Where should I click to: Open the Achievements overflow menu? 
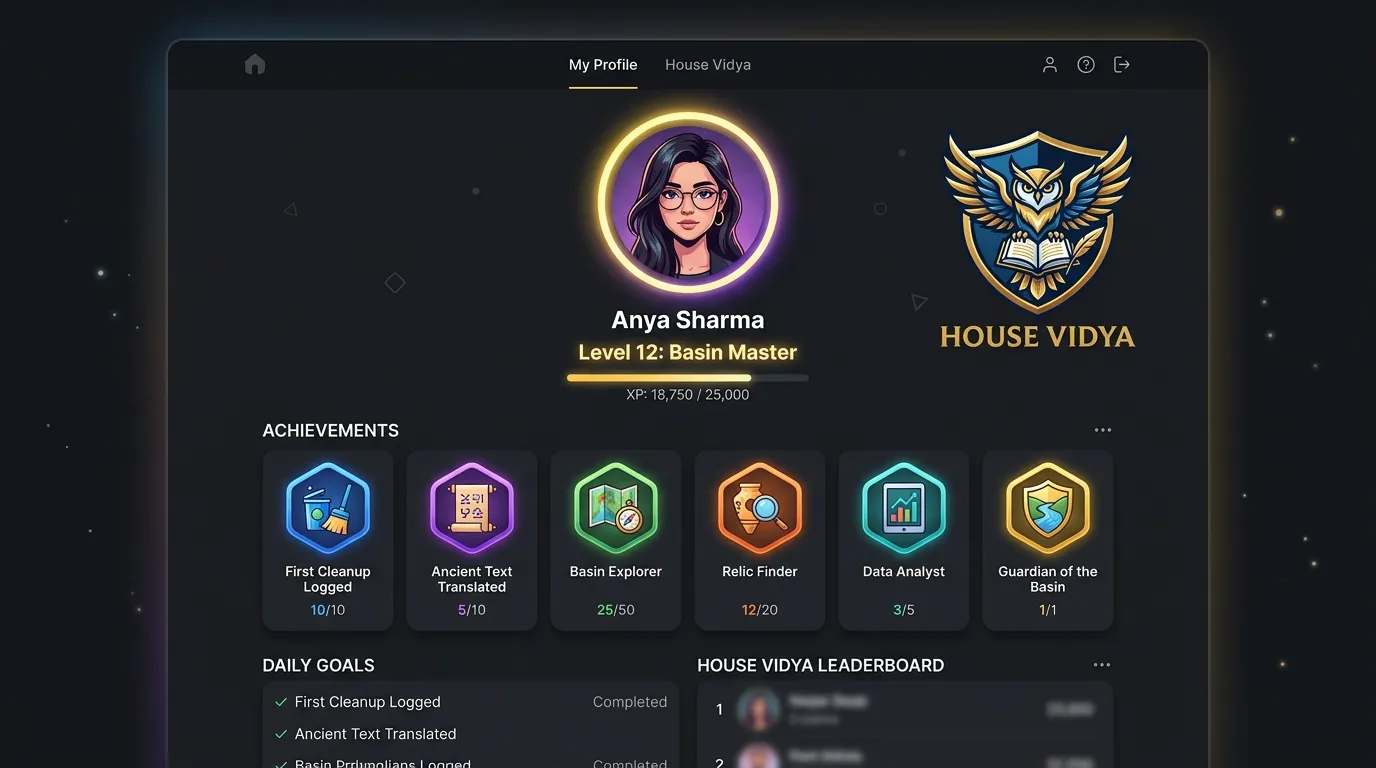point(1103,429)
